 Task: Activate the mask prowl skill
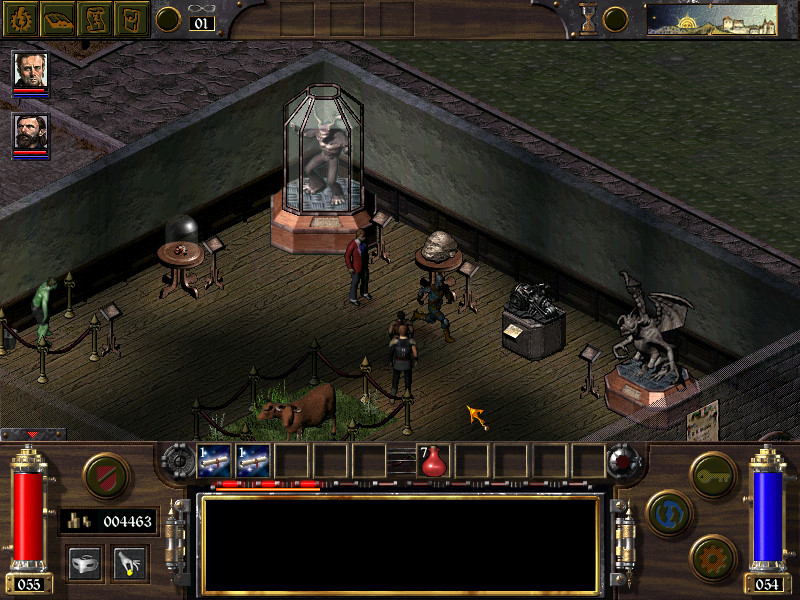(86, 563)
